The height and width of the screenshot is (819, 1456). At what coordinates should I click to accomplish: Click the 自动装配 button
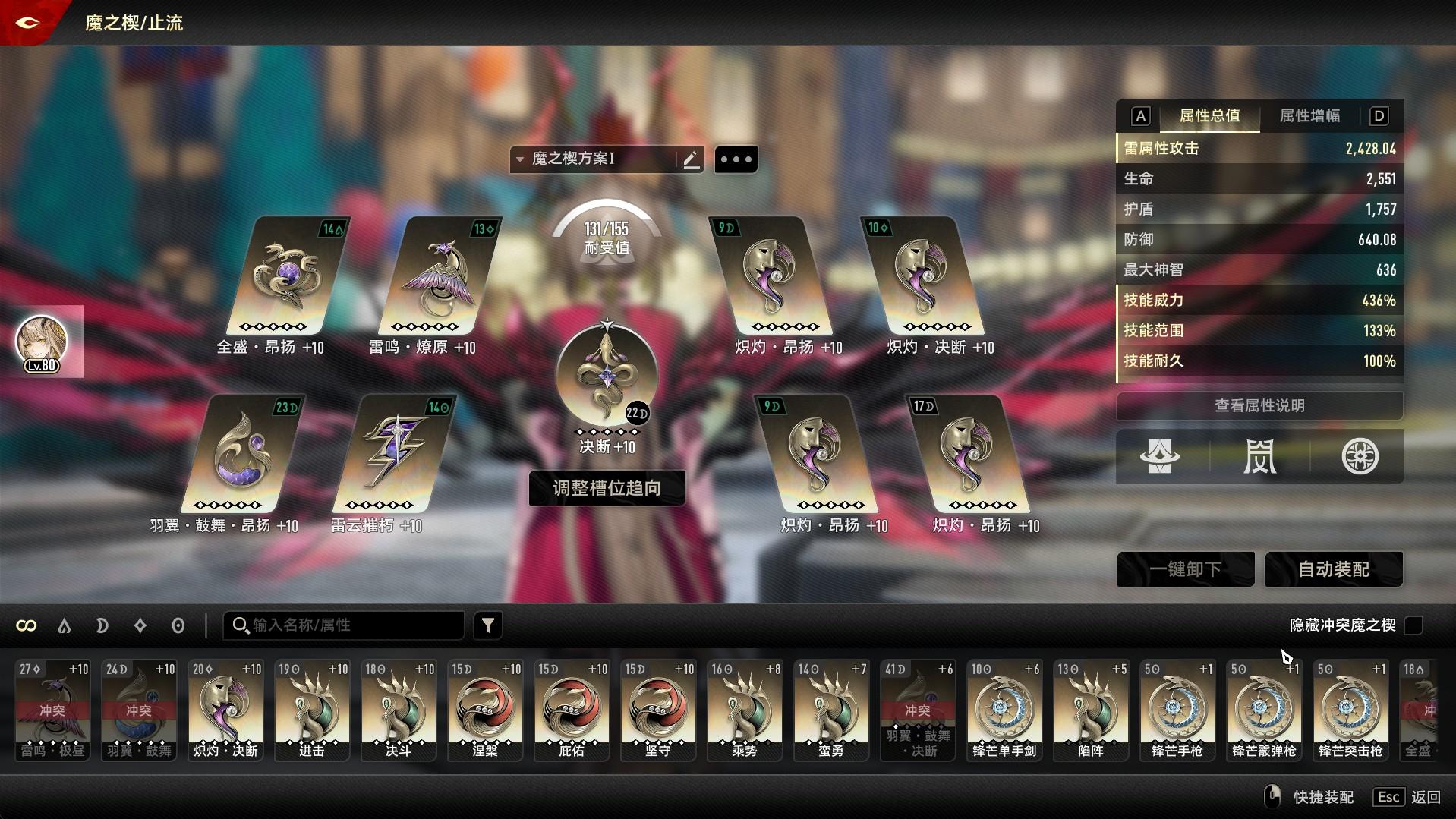tap(1333, 569)
